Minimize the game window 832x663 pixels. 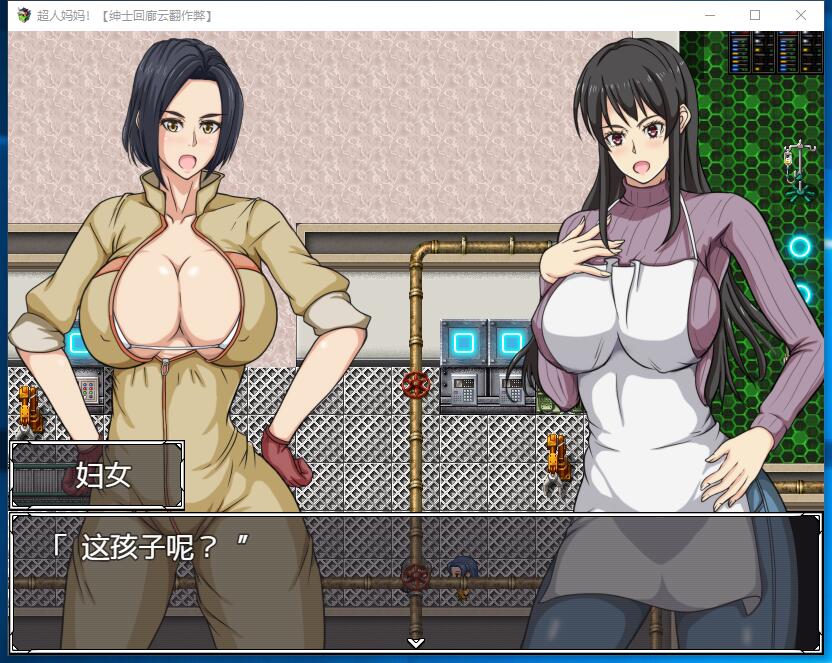pos(710,15)
